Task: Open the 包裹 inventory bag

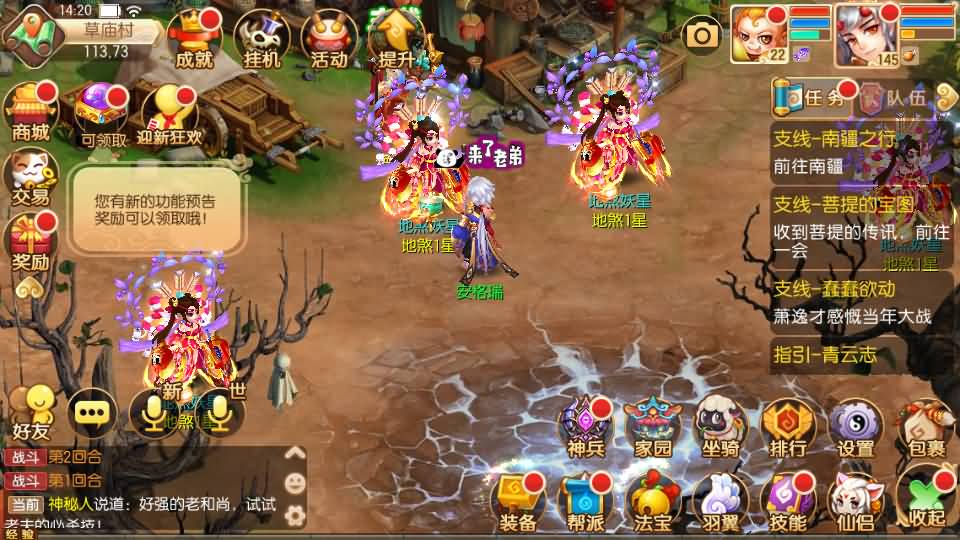Action: click(923, 428)
